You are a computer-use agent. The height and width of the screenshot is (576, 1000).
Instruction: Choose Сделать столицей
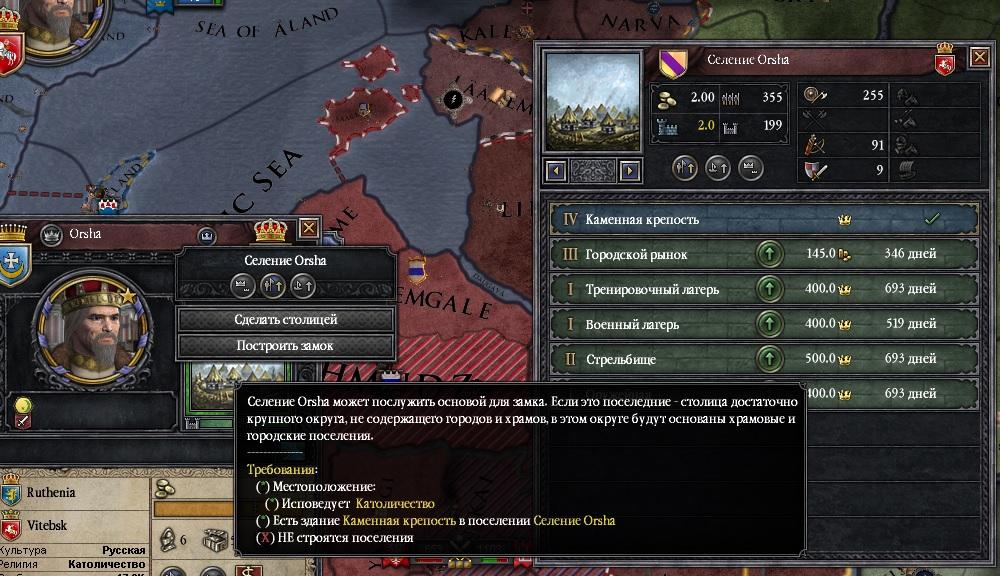(x=286, y=320)
